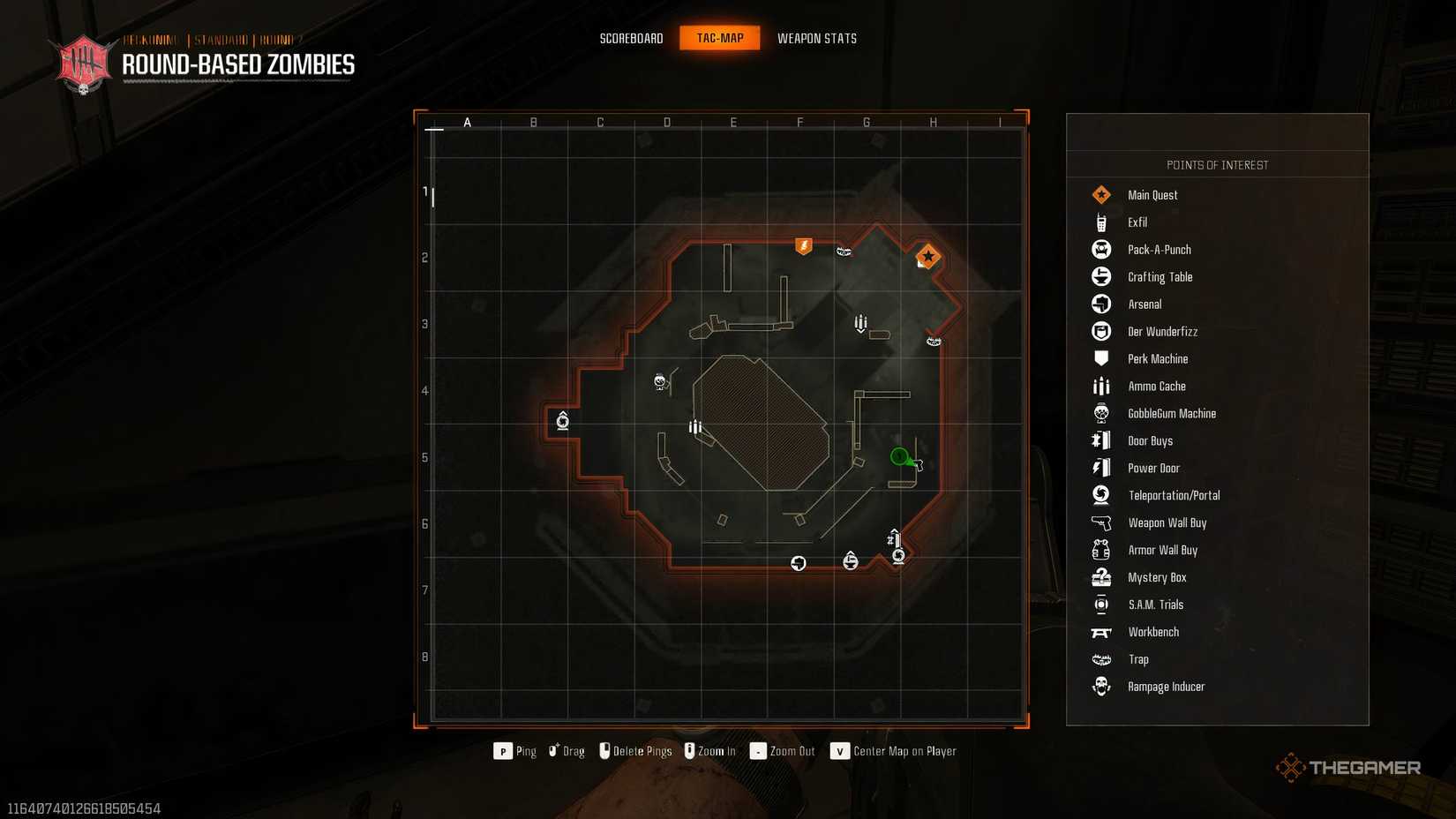
Task: Click the Workbench legend entry
Action: tap(1152, 633)
